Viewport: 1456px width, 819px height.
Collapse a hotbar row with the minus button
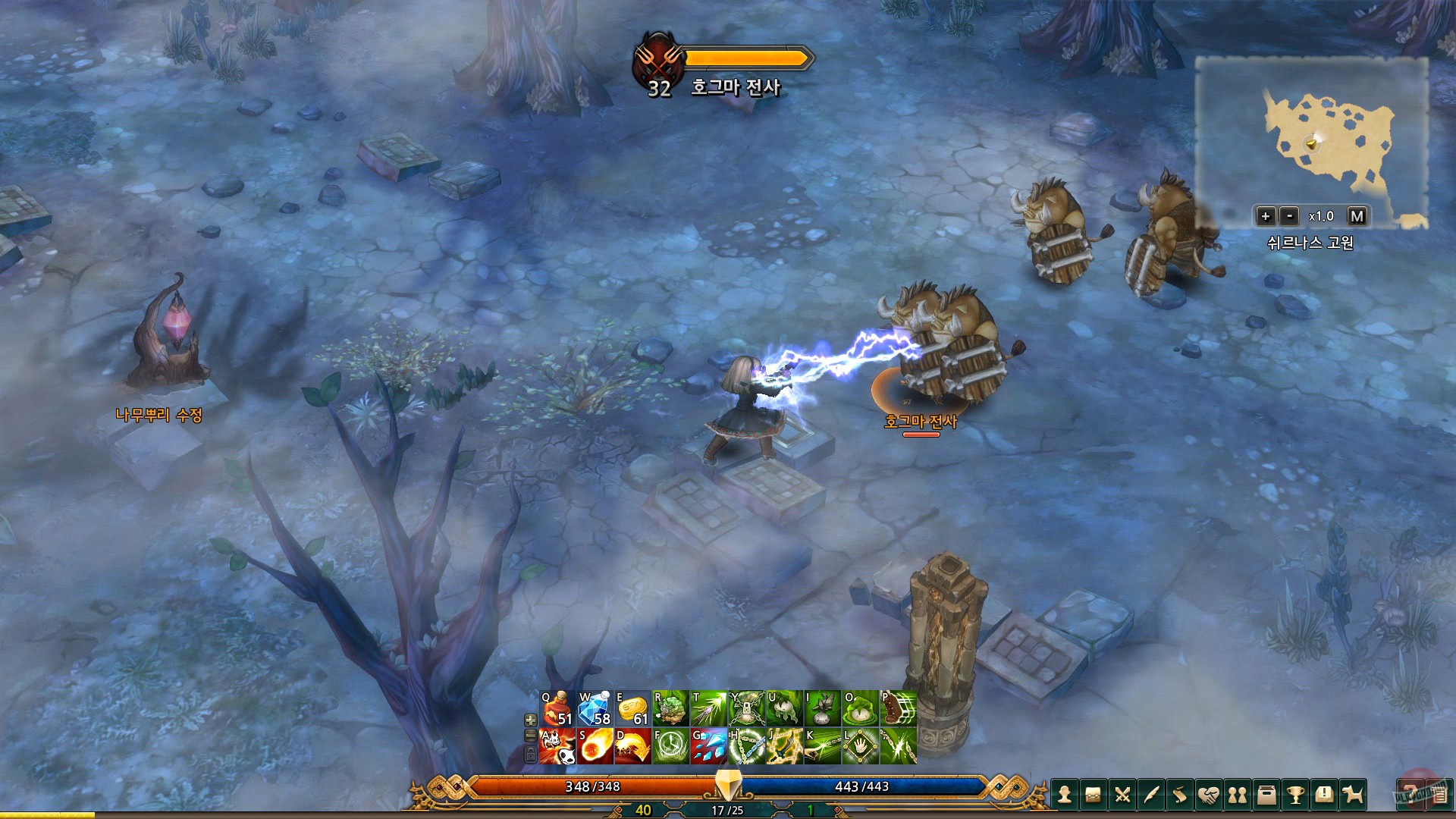(x=531, y=736)
